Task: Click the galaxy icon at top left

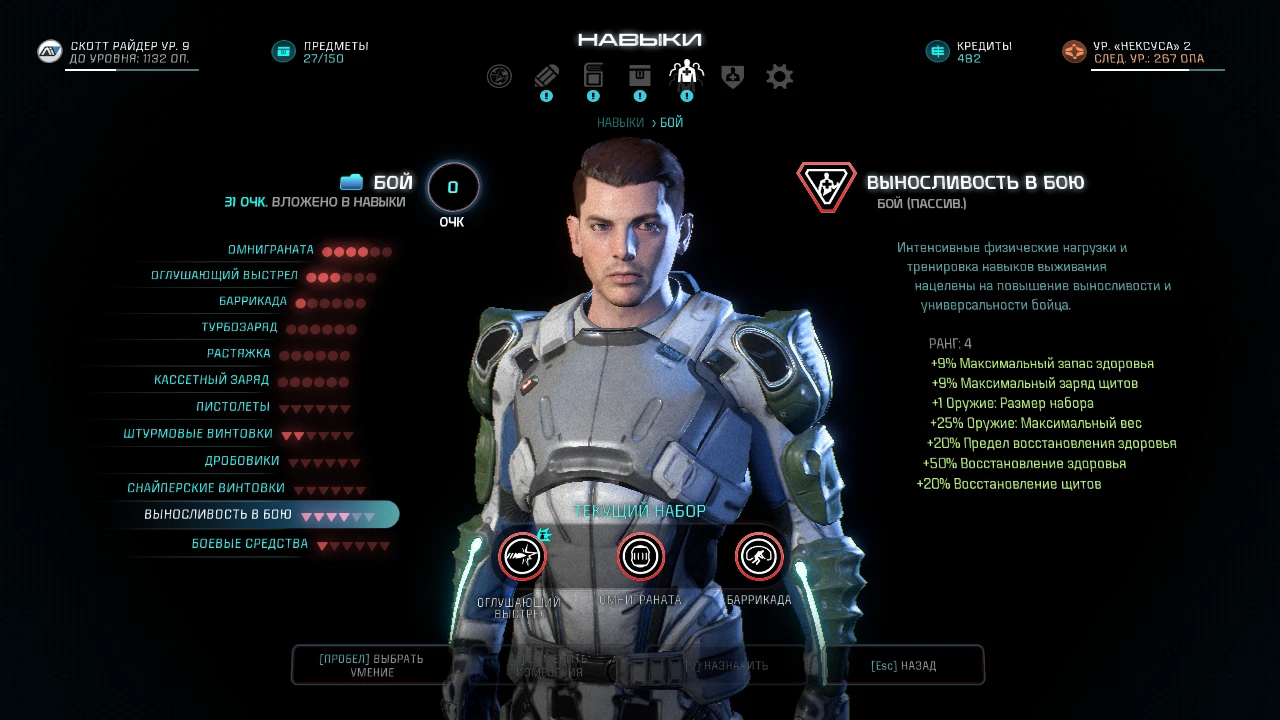Action: 499,76
